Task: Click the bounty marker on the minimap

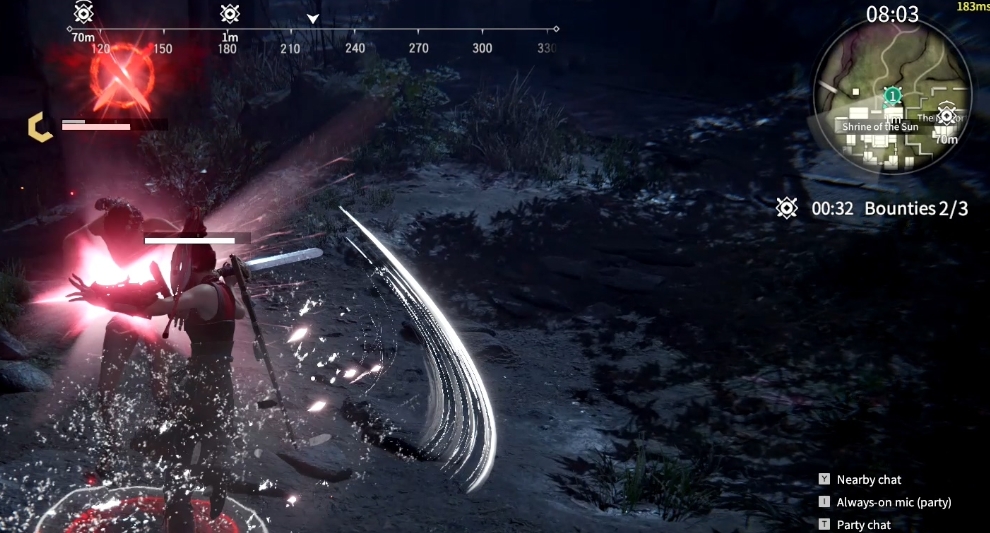Action: point(946,115)
